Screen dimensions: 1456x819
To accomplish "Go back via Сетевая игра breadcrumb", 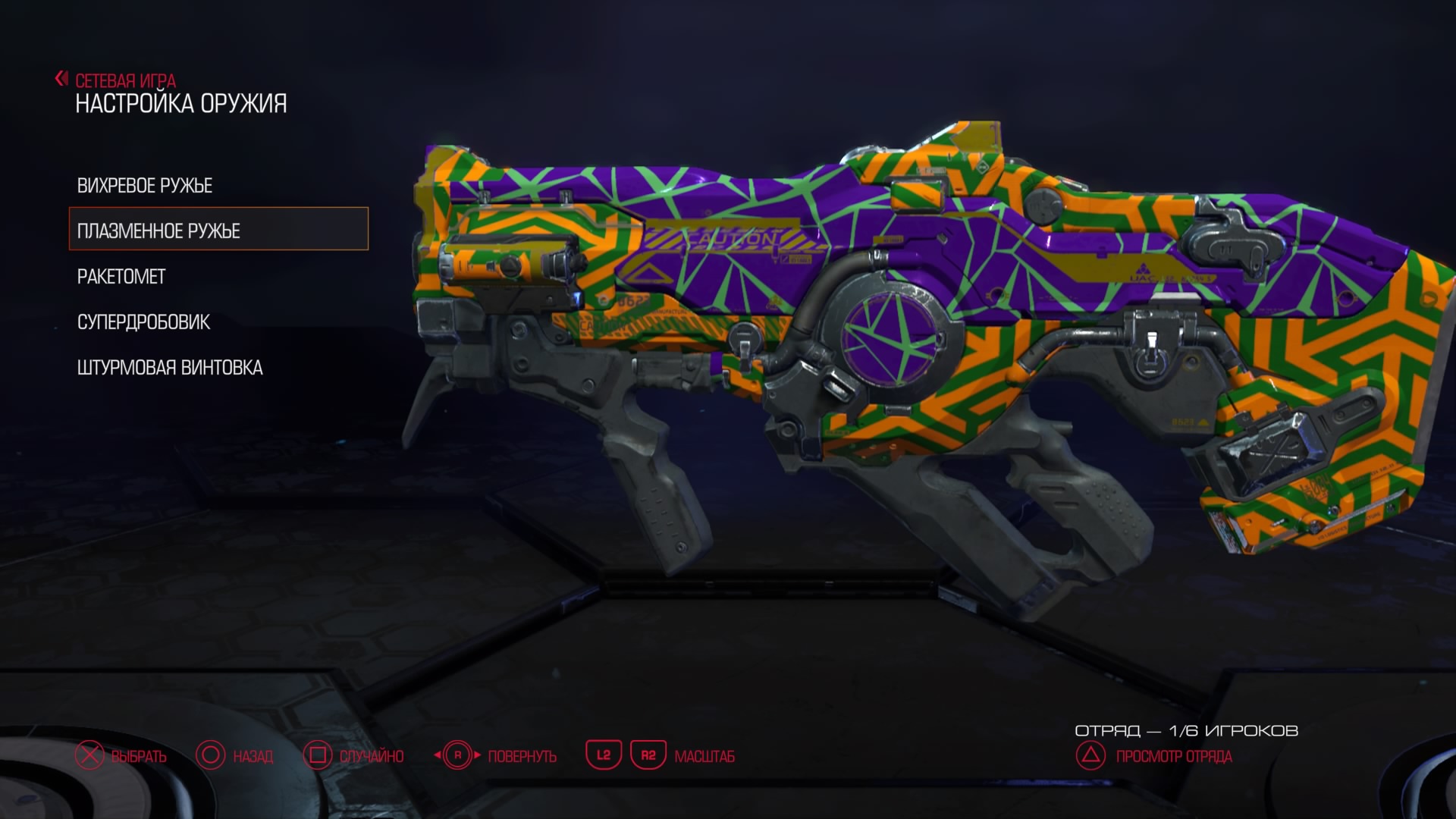I will point(124,80).
